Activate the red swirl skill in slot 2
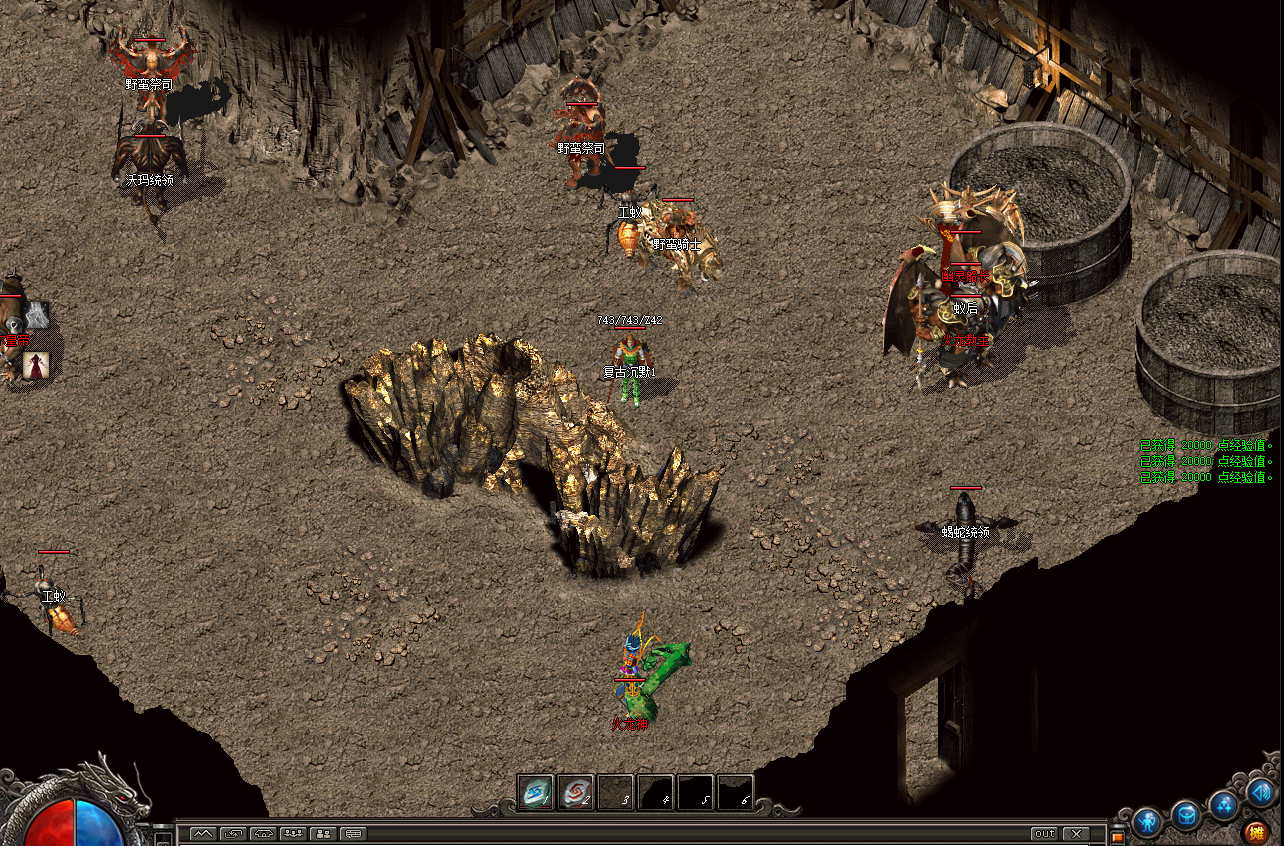 pos(576,792)
